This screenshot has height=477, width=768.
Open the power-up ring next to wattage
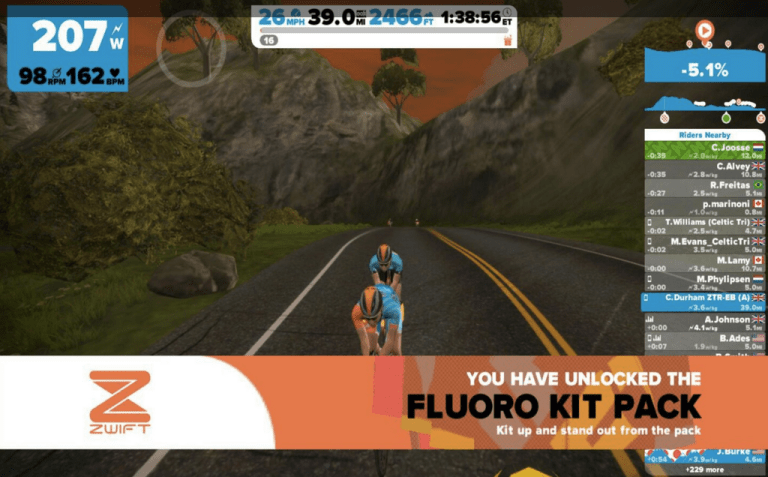pyautogui.click(x=185, y=48)
